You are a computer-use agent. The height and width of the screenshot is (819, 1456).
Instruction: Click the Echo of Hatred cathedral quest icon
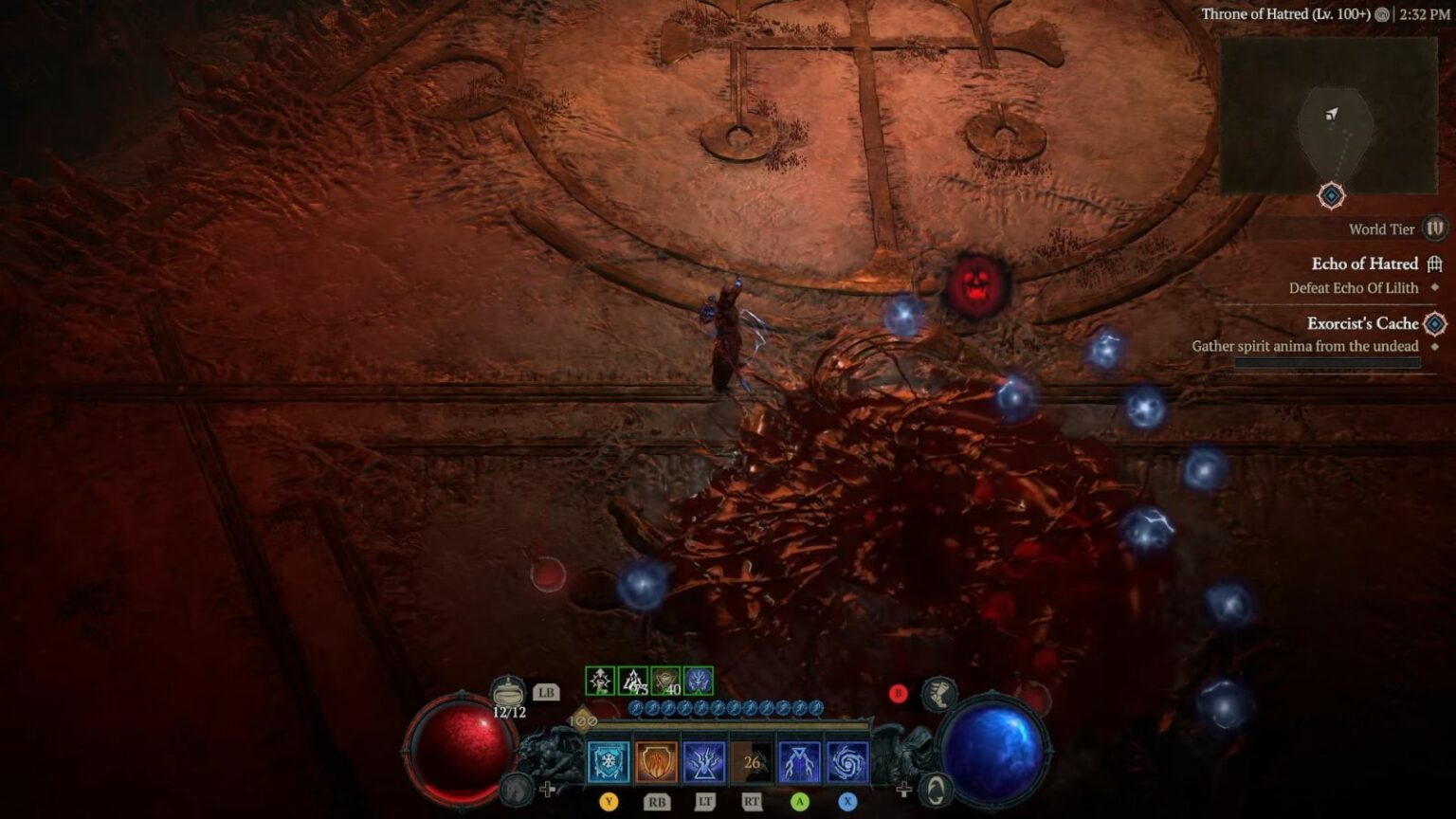point(1432,264)
